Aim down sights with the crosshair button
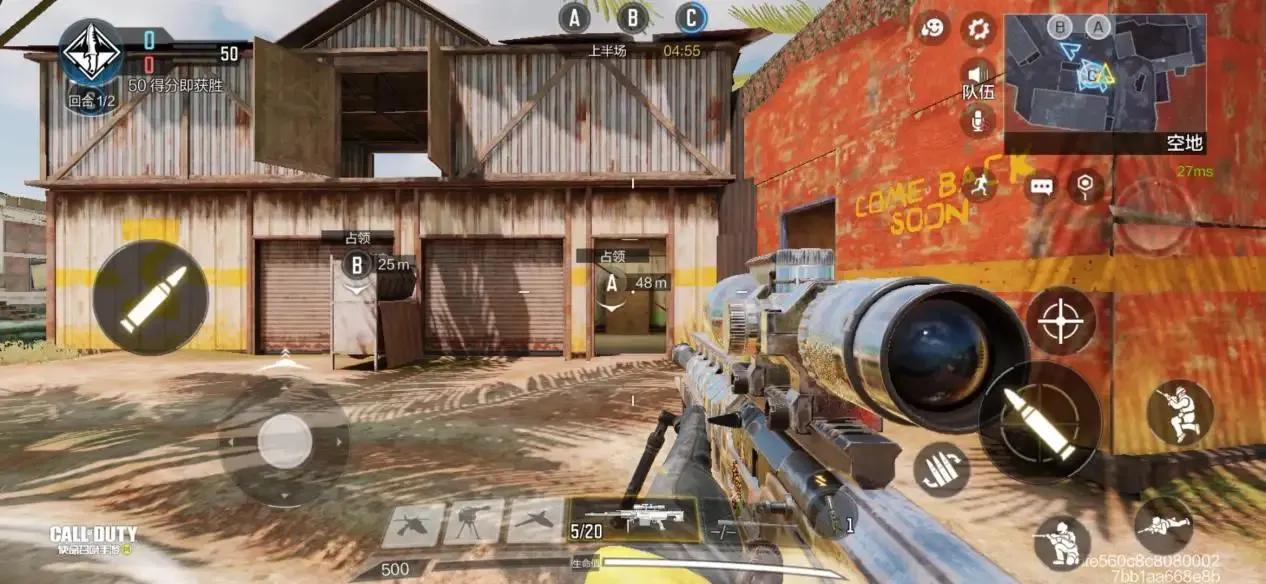1266x584 pixels. tap(1060, 321)
